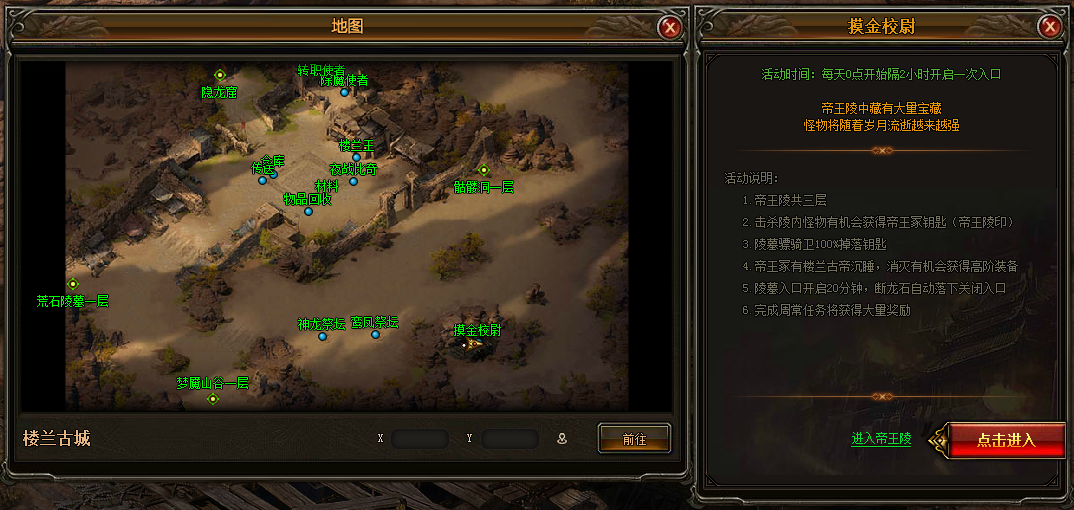Select the 骷髅洞一层 portal marker
The height and width of the screenshot is (510, 1074).
click(x=484, y=170)
